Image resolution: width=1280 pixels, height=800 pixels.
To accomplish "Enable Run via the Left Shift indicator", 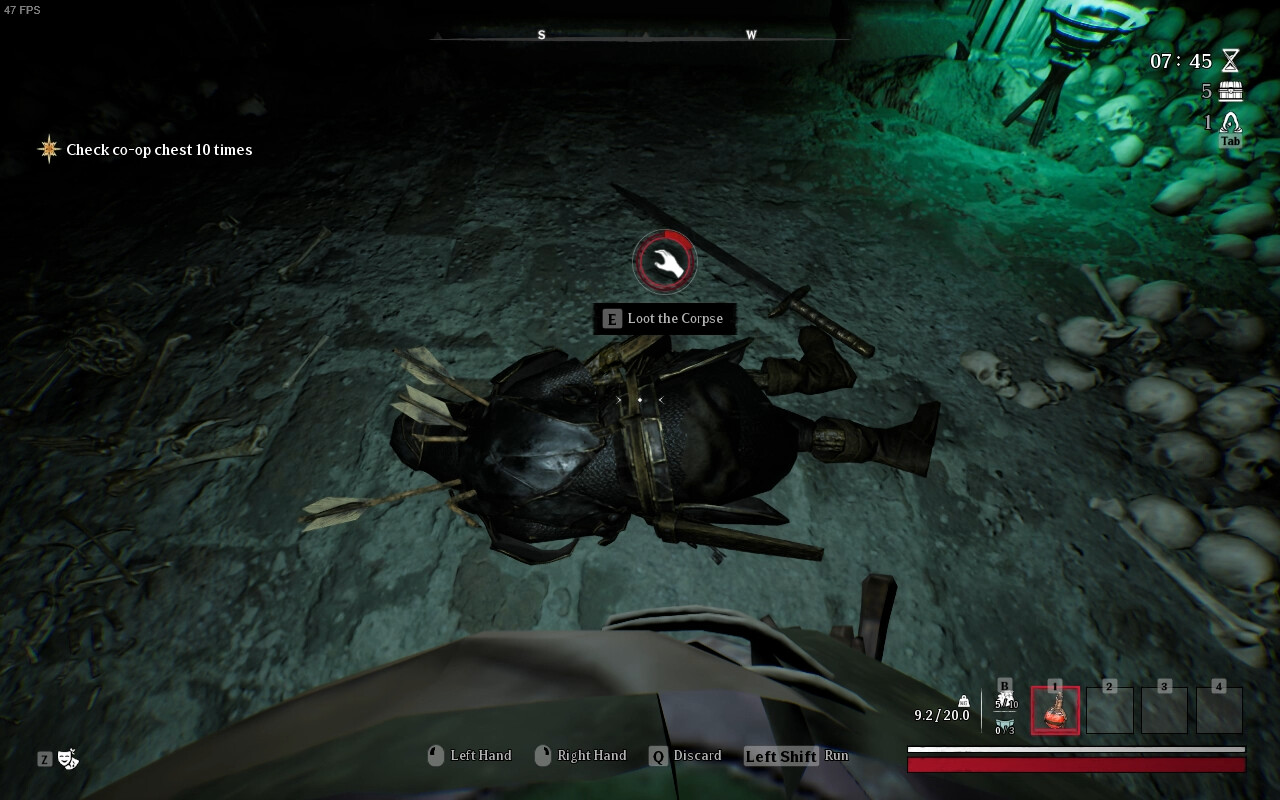I will pyautogui.click(x=780, y=755).
